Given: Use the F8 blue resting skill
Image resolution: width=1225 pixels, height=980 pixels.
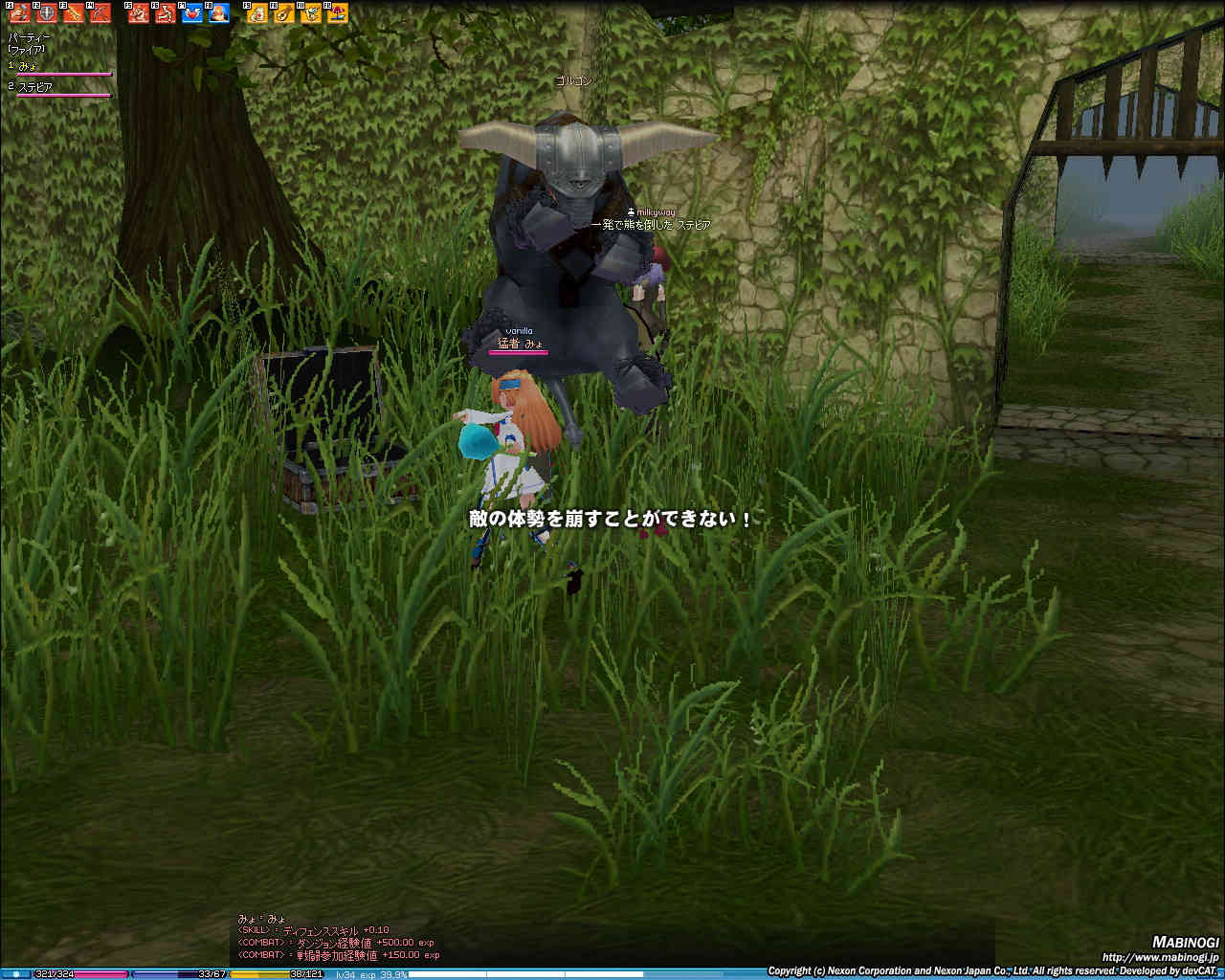Looking at the screenshot, I should (x=219, y=13).
